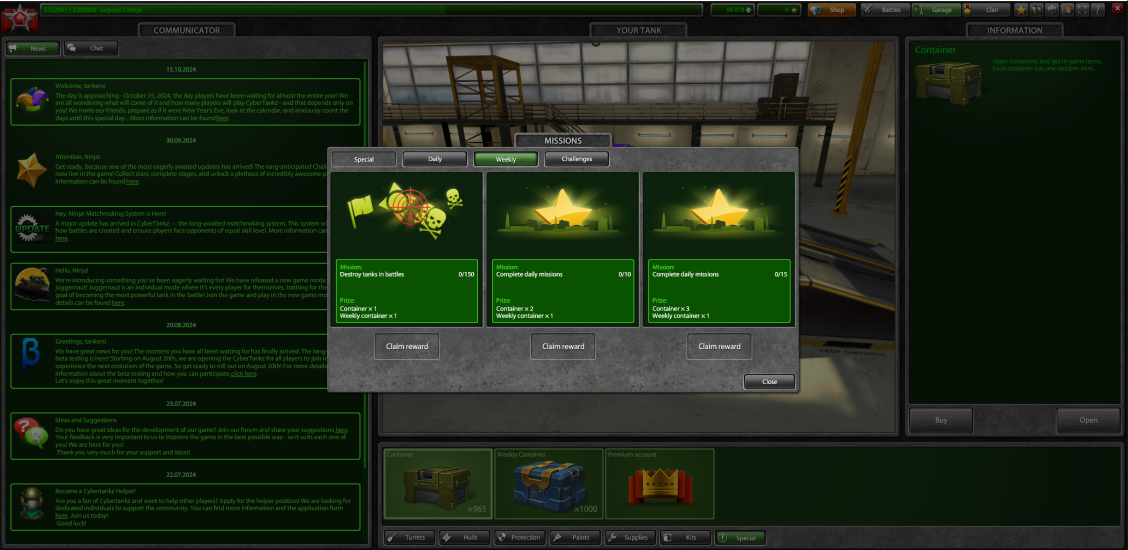Open help with the question mark icon
This screenshot has width=1128, height=550.
[1098, 10]
